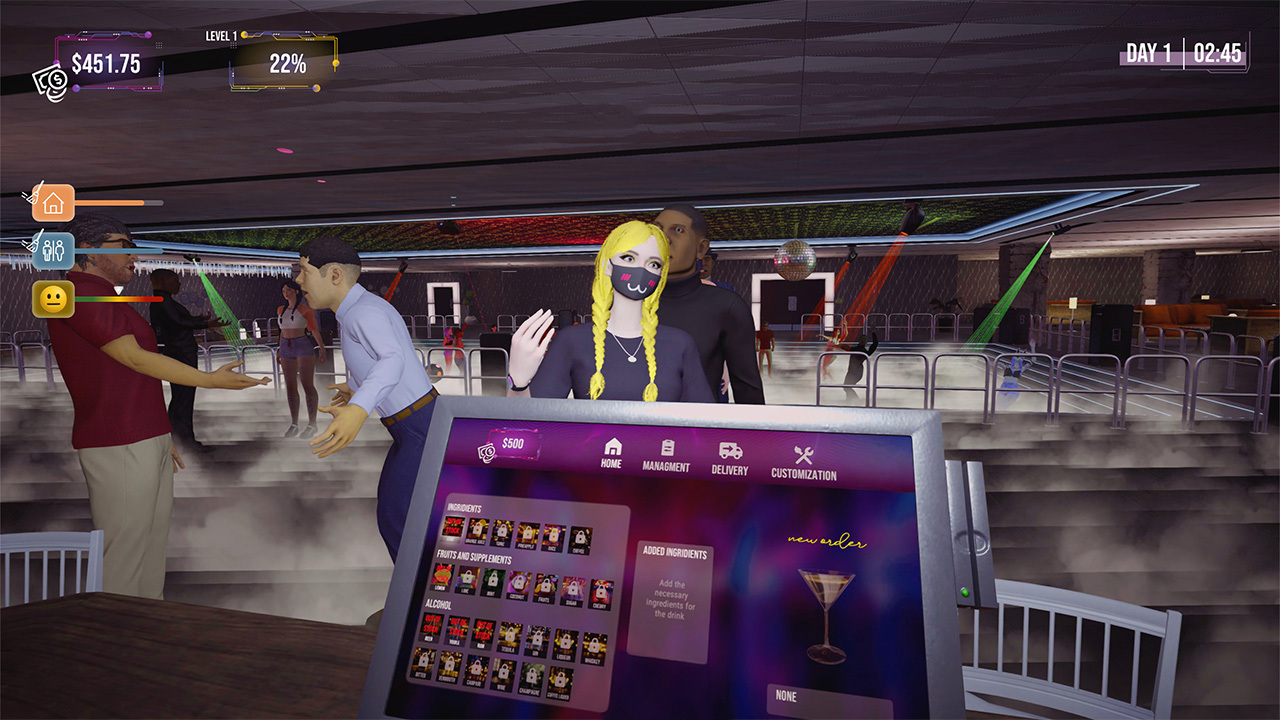Select the Pineapple ingredient icon

[527, 534]
